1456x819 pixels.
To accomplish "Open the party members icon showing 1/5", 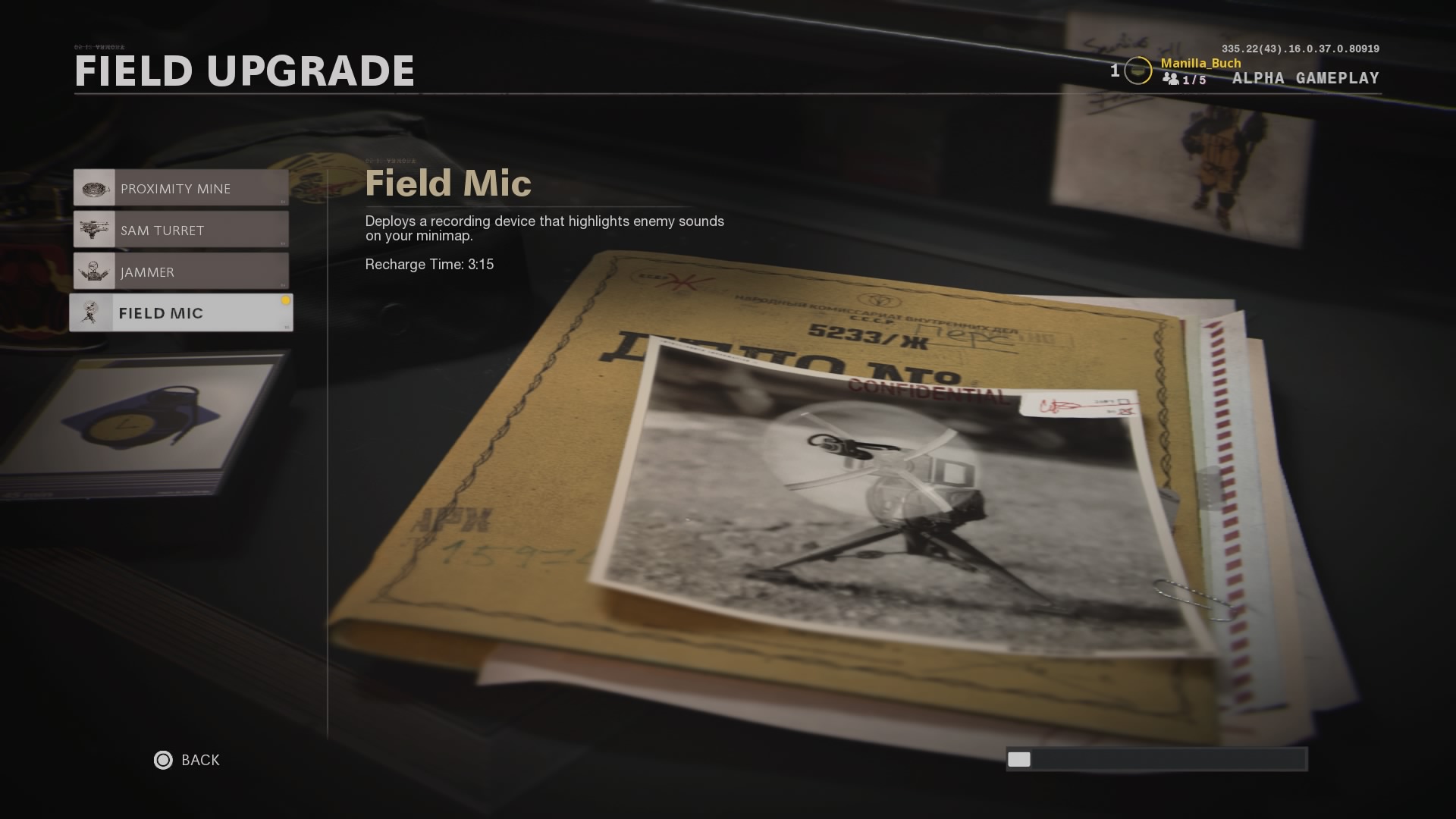I will [x=1172, y=80].
